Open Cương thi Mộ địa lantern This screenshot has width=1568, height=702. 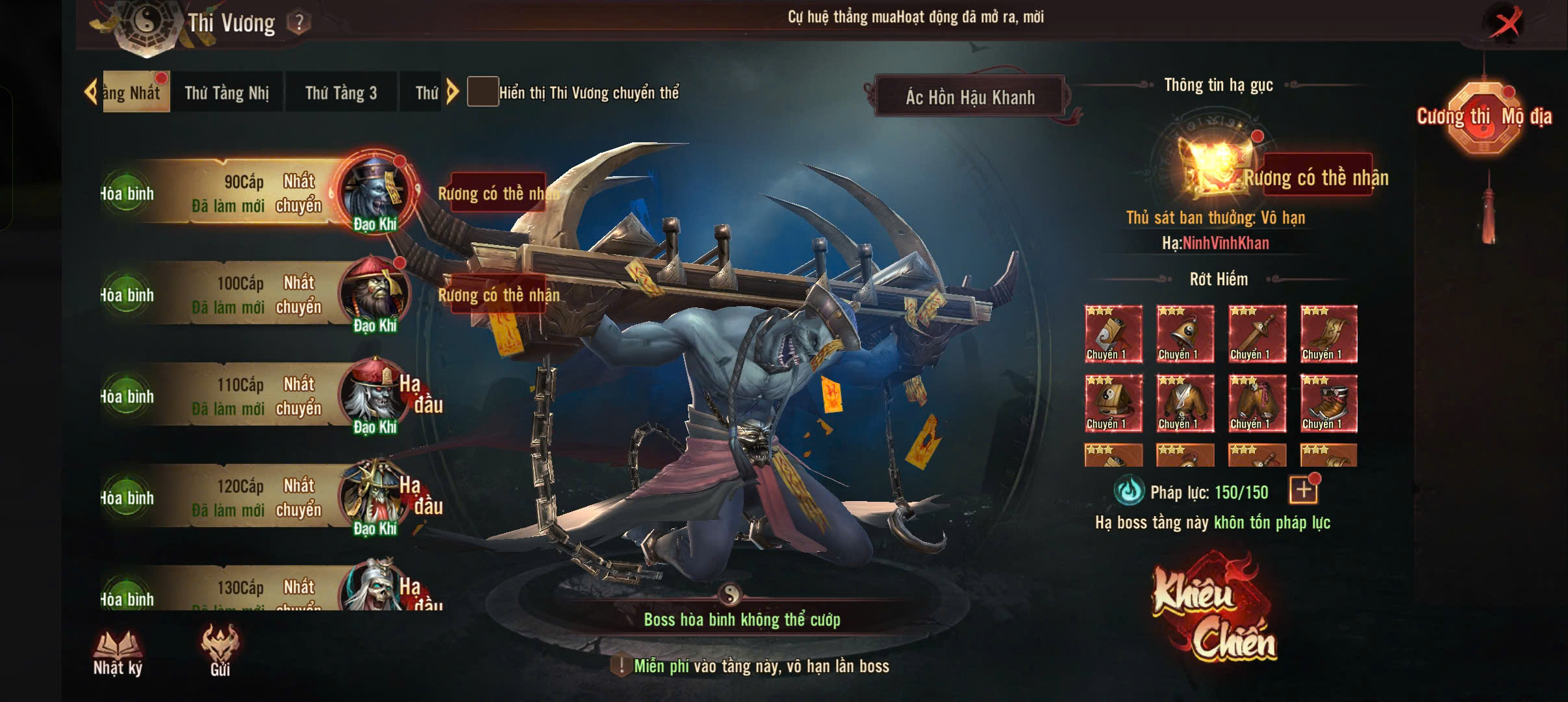pos(1484,118)
